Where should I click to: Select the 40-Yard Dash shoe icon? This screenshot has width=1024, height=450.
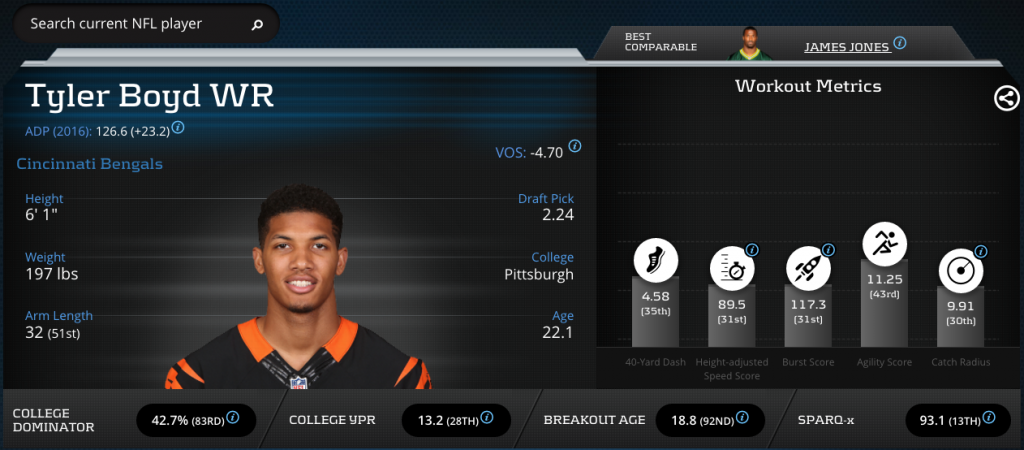coord(656,261)
